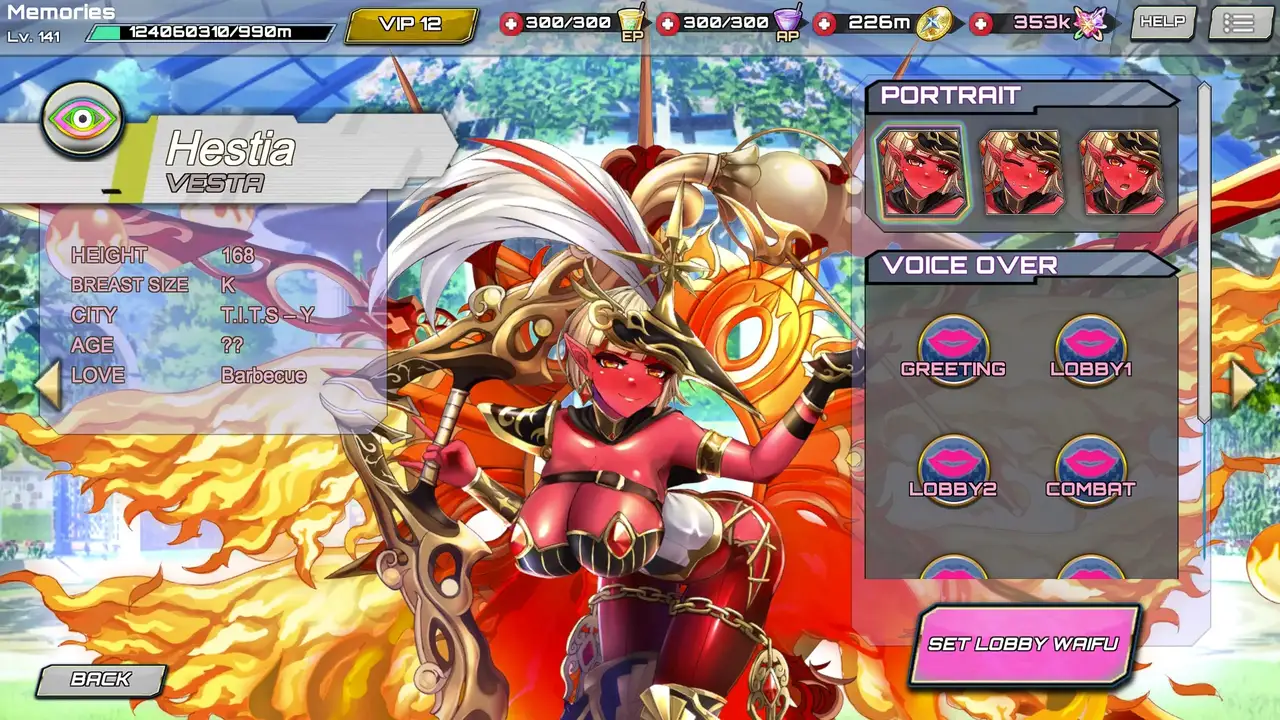1280x720 pixels.
Task: Show the previous character with left arrow
Action: pyautogui.click(x=49, y=385)
